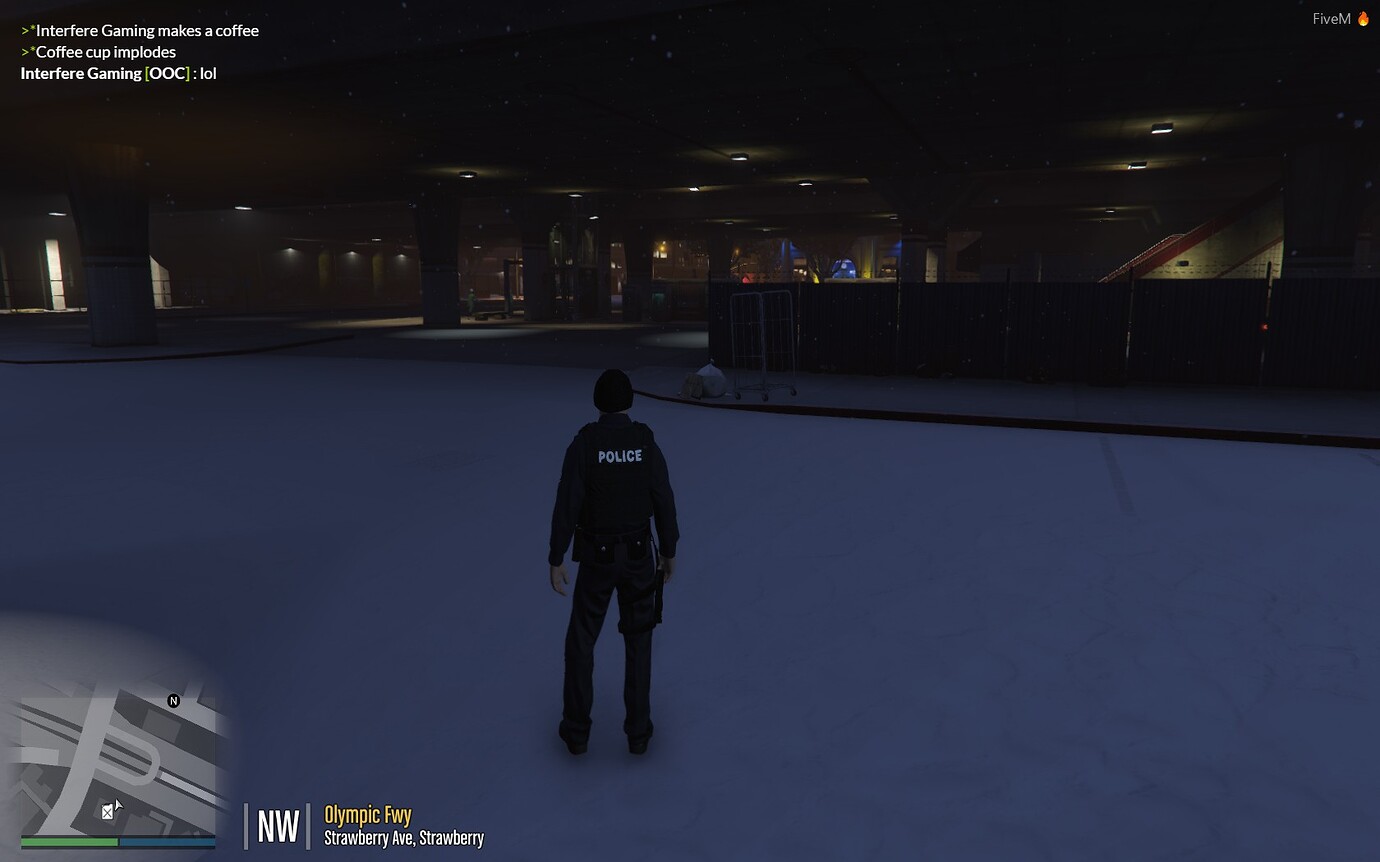Select the north indicator on the minimap
Viewport: 1380px width, 862px height.
[172, 699]
